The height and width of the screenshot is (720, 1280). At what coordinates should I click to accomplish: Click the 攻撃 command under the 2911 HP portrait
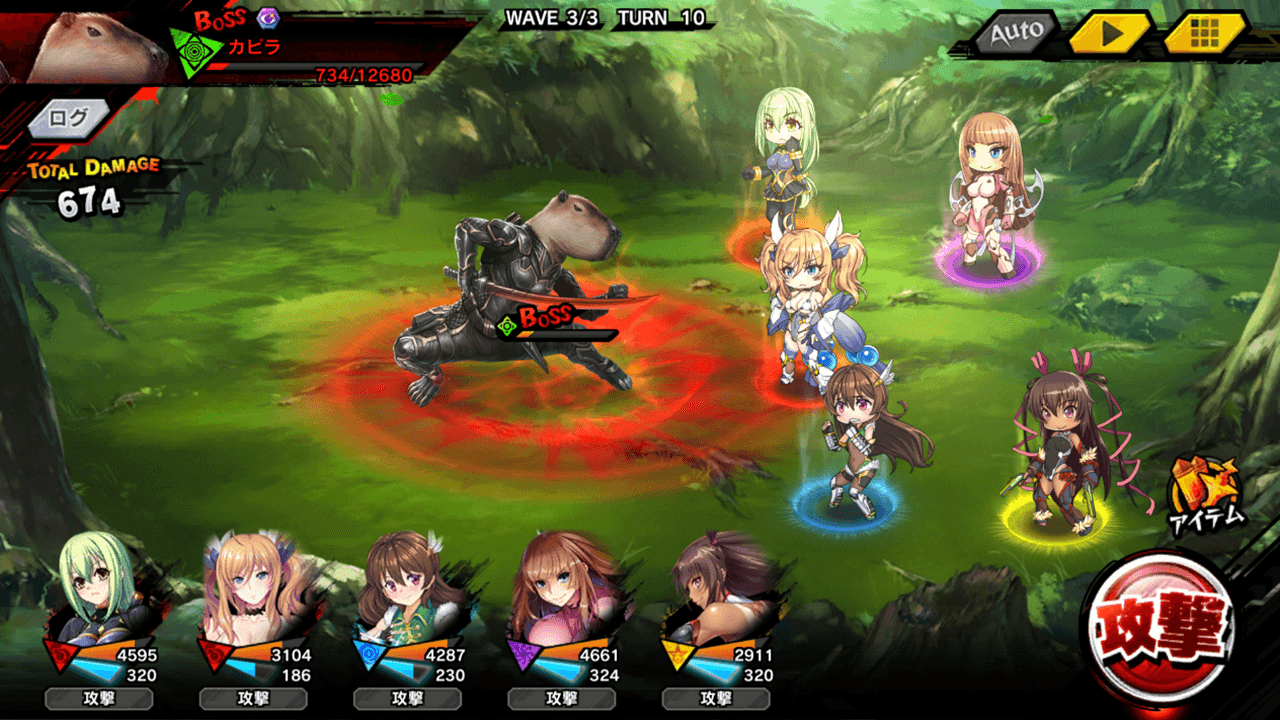716,699
